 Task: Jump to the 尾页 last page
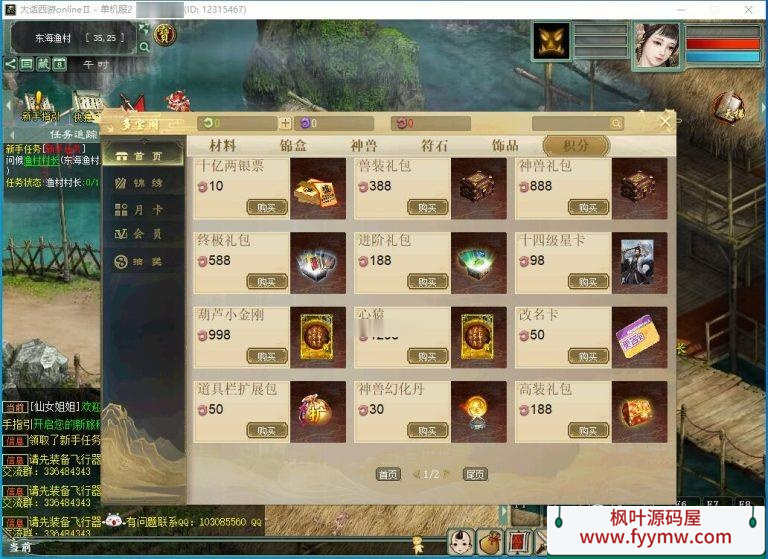(x=475, y=474)
